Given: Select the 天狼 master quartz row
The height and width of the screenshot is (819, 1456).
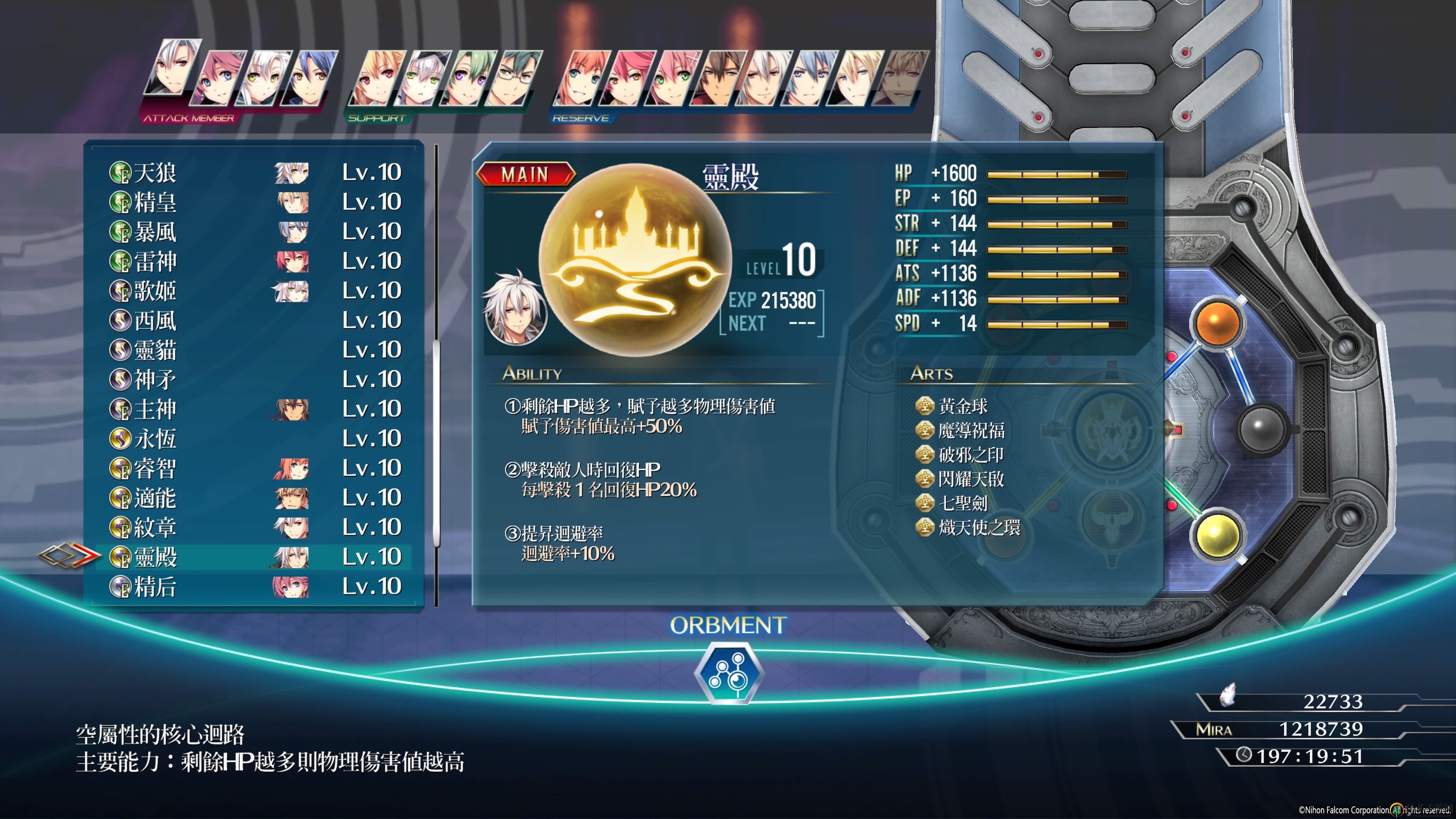Looking at the screenshot, I should (254, 173).
